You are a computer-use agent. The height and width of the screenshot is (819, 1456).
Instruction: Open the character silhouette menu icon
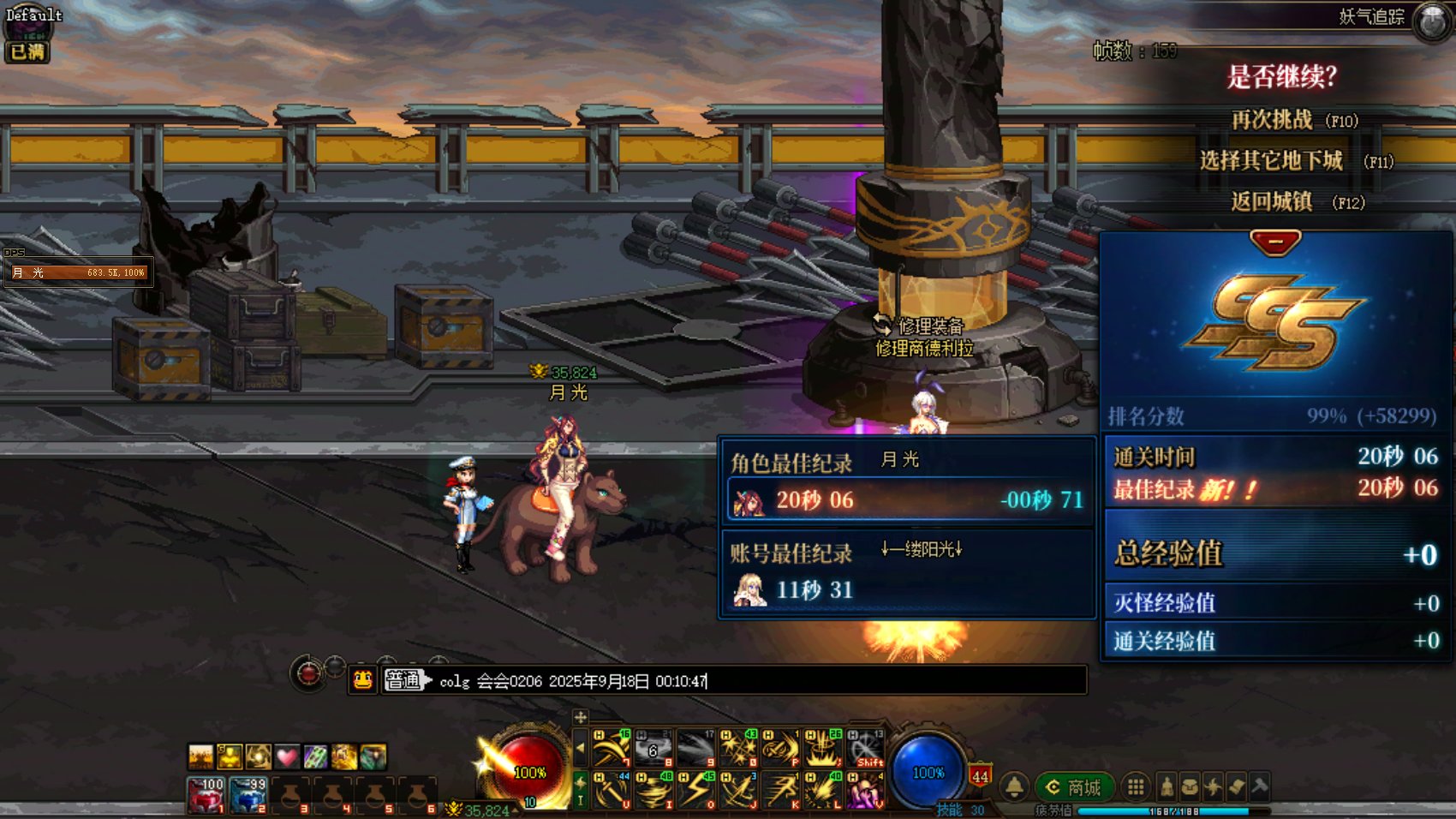pyautogui.click(x=1167, y=786)
